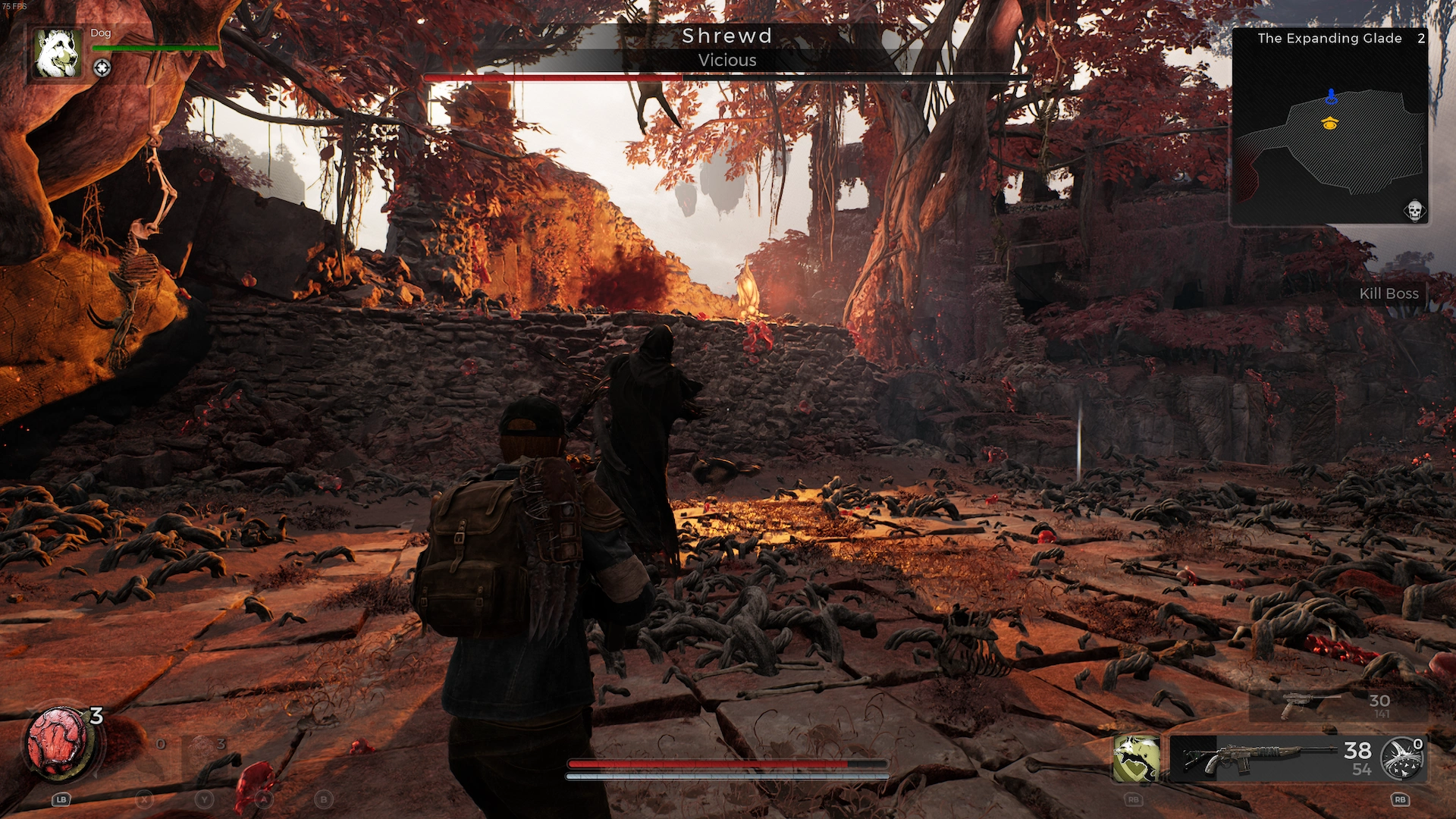1456x819 pixels.
Task: Click the skull marker on the minimap
Action: point(1414,210)
